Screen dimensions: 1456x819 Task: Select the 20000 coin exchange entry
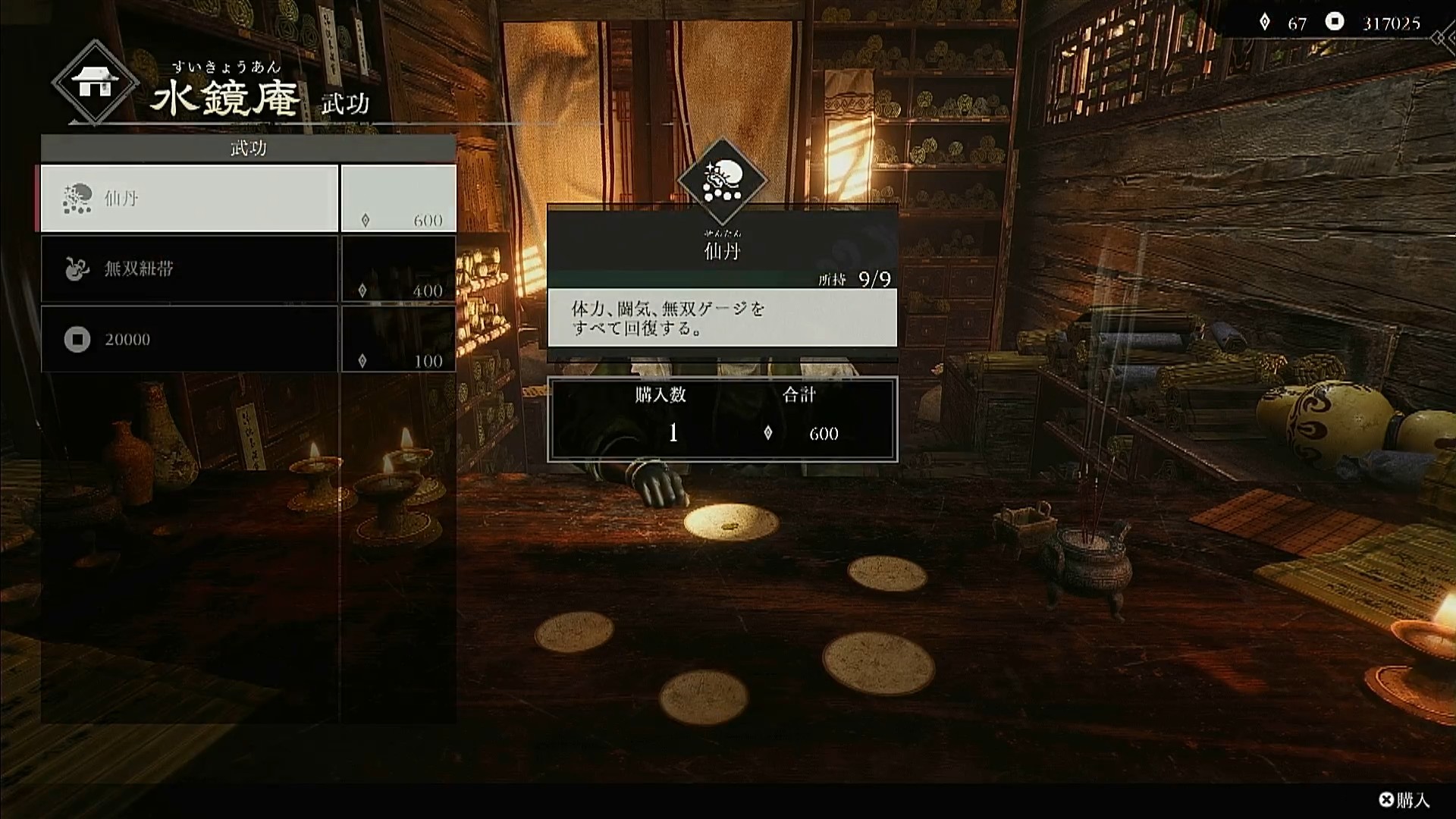click(190, 339)
